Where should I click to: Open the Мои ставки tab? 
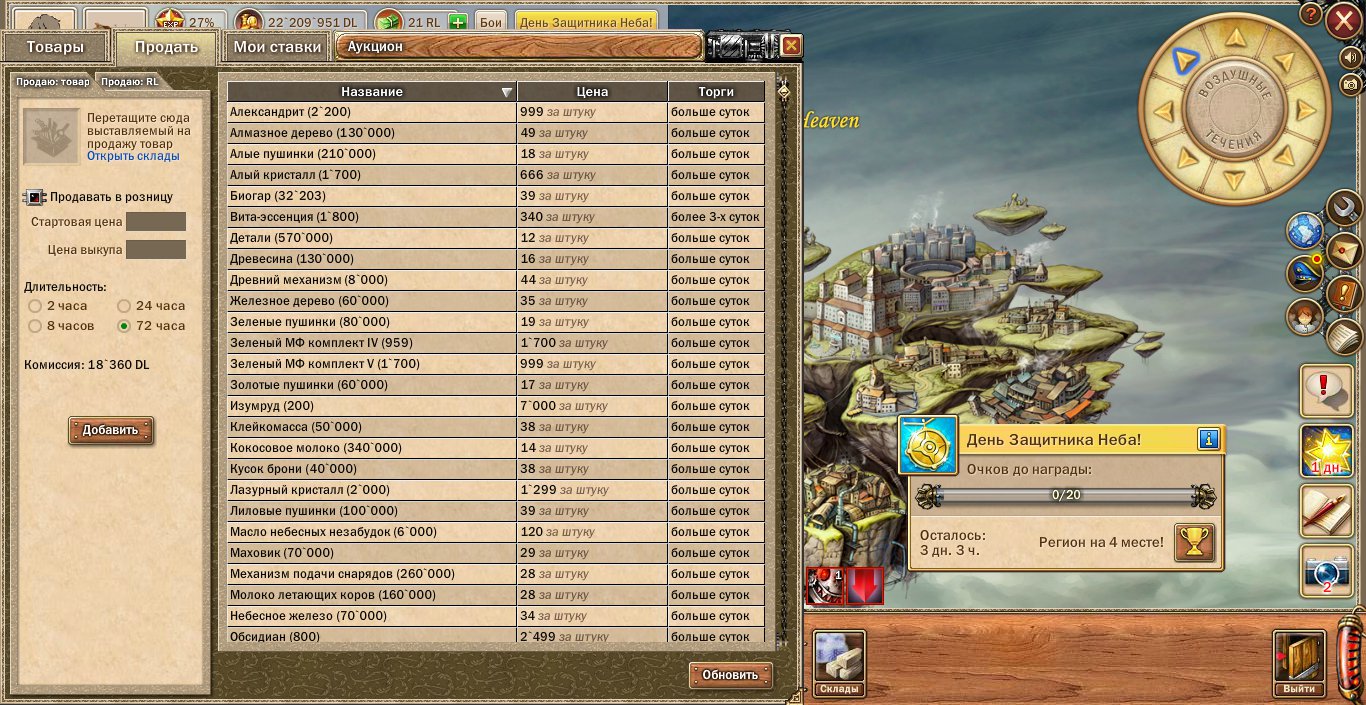coord(277,47)
